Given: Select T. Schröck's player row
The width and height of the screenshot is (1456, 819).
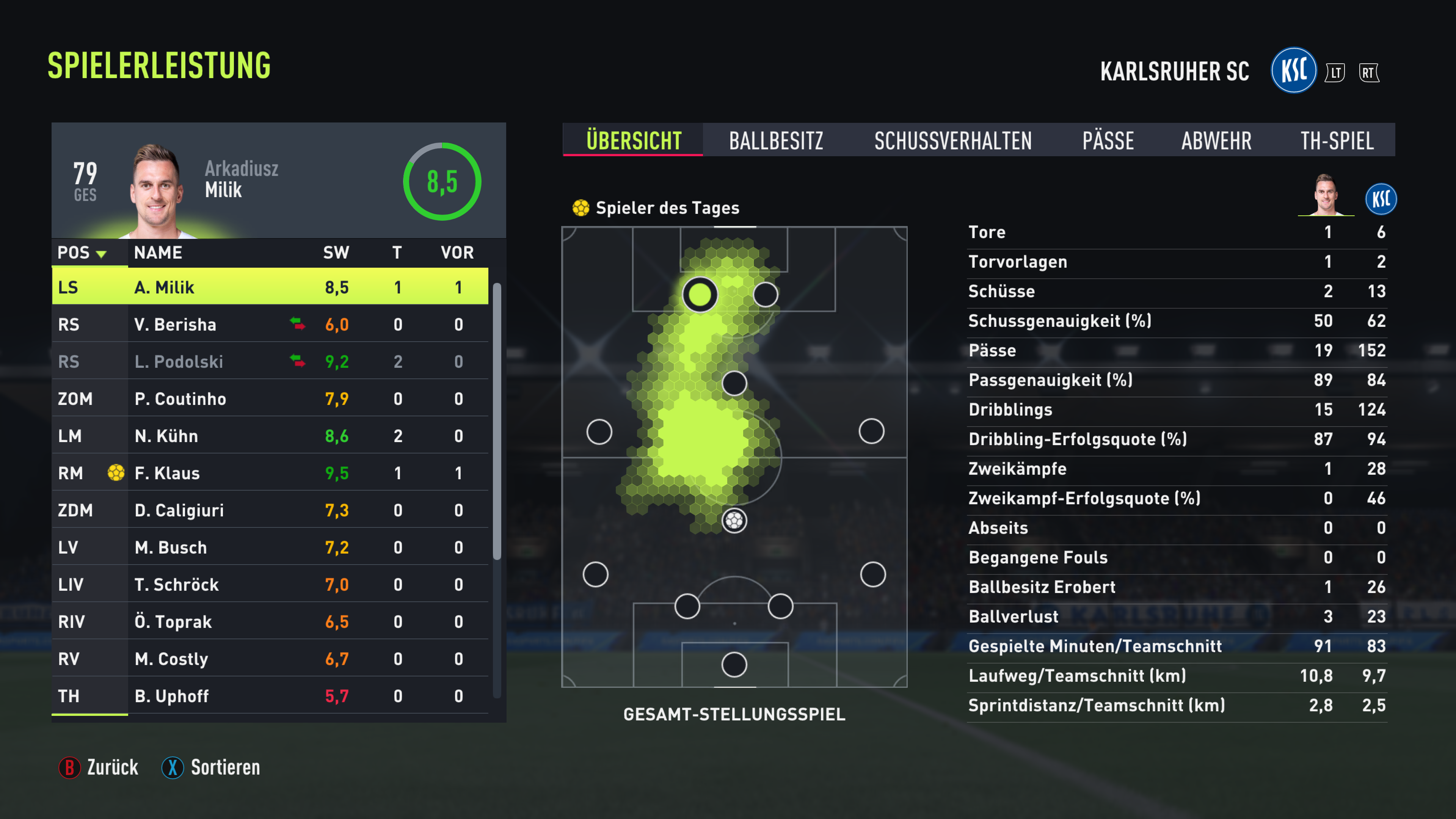Looking at the screenshot, I should [270, 584].
